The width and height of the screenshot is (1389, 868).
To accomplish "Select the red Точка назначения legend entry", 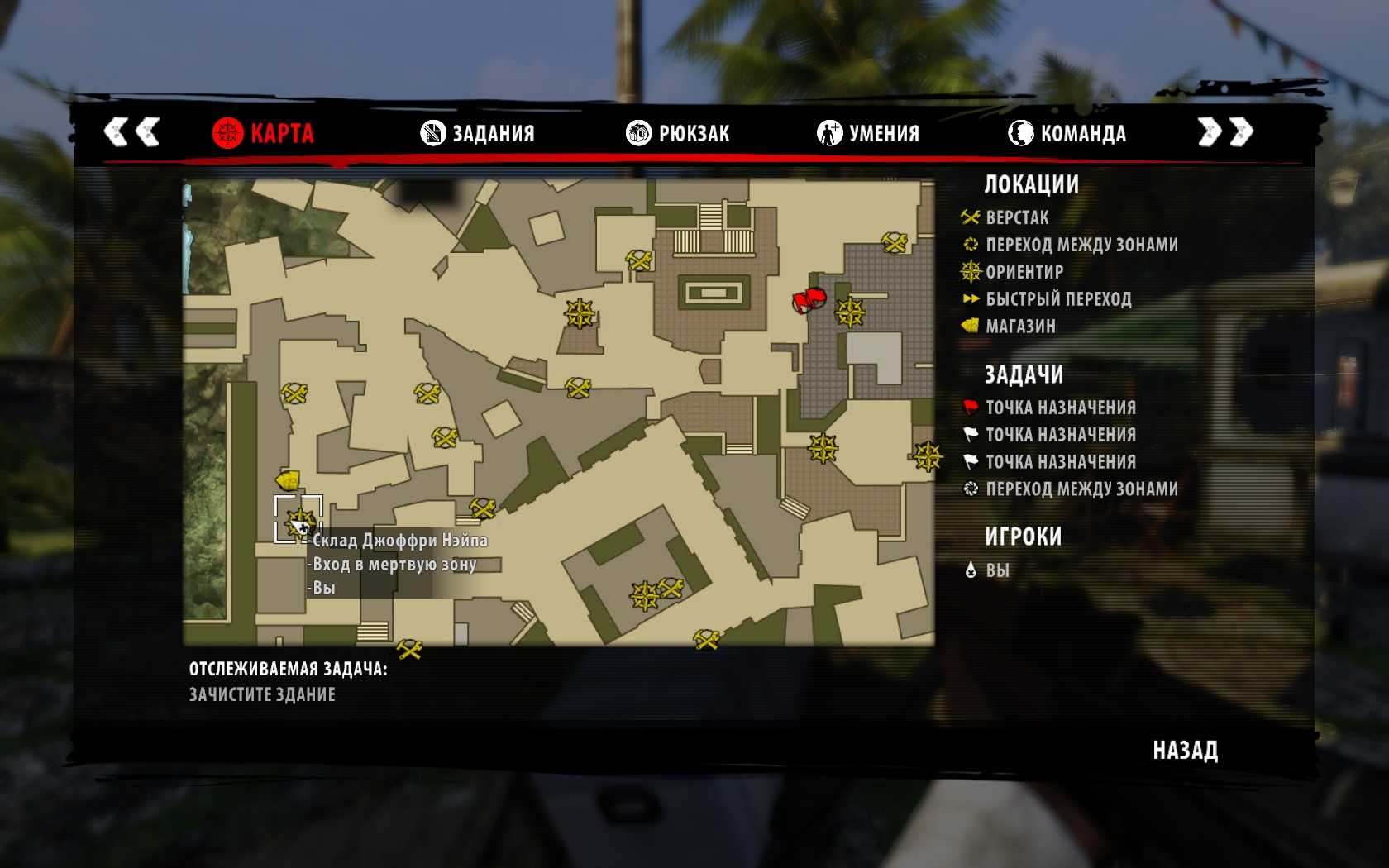I will [x=1060, y=407].
